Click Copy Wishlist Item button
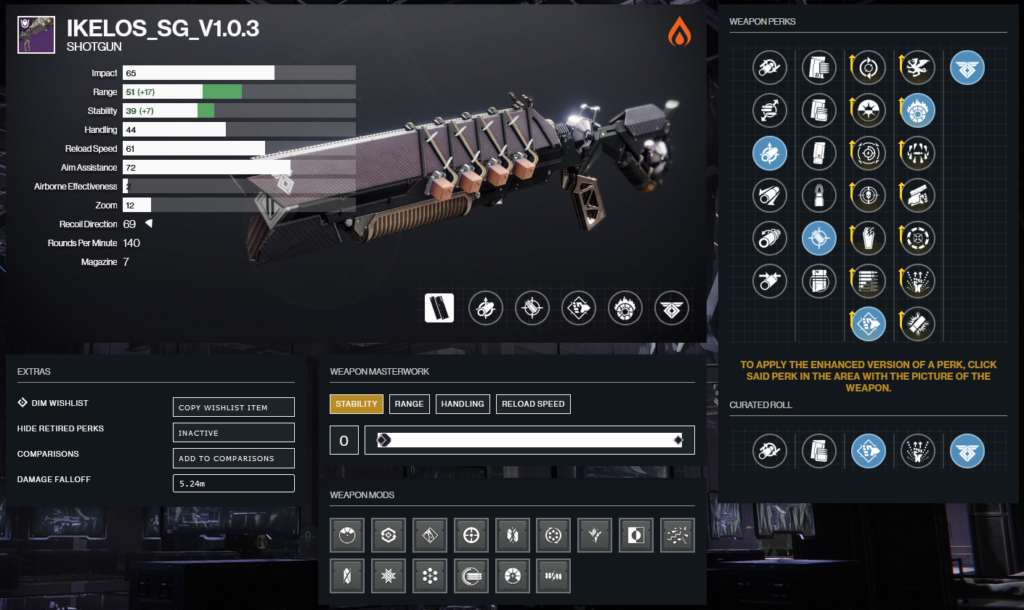1024x610 pixels. pos(234,406)
